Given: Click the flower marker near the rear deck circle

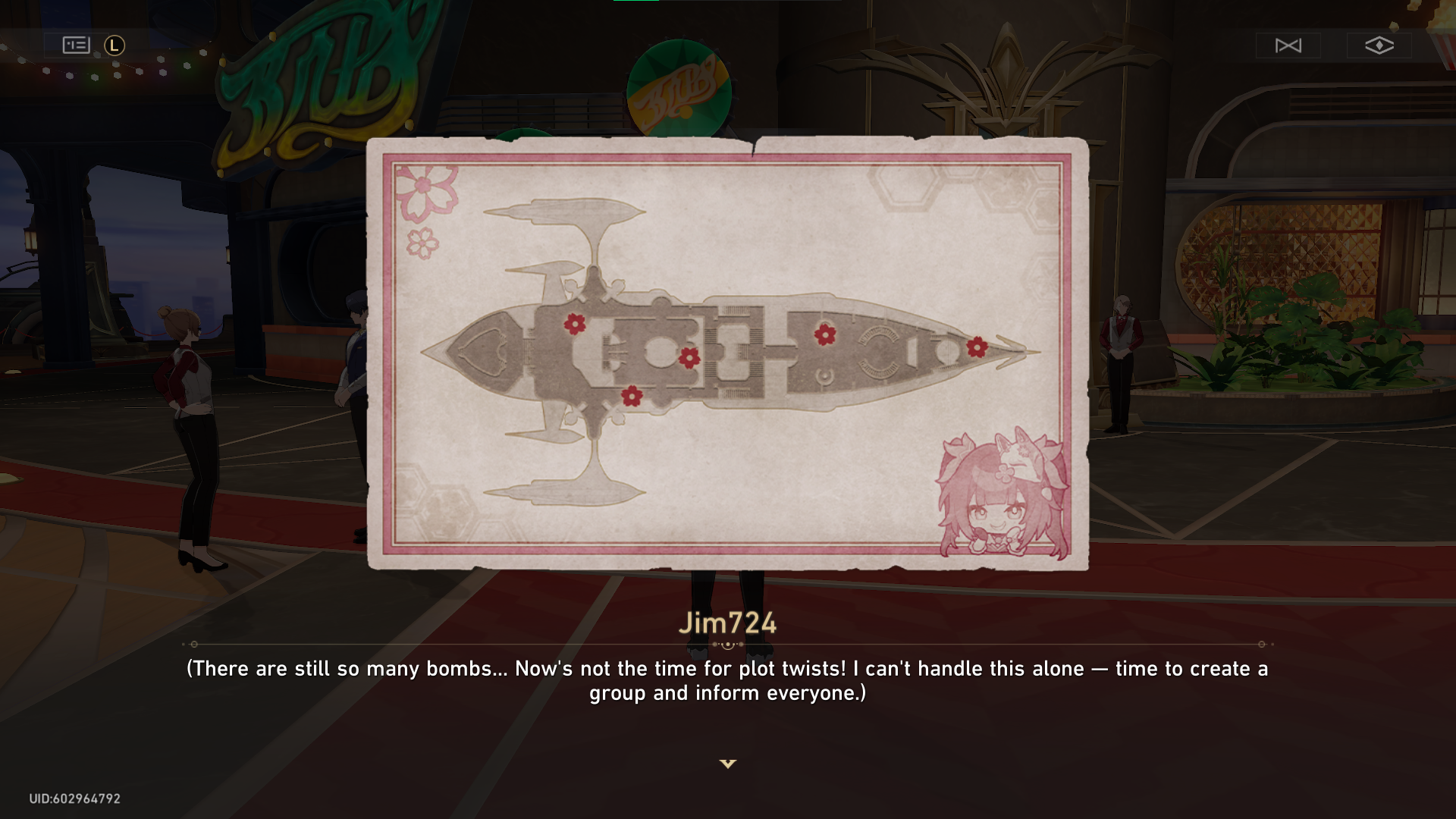Looking at the screenshot, I should (x=824, y=334).
